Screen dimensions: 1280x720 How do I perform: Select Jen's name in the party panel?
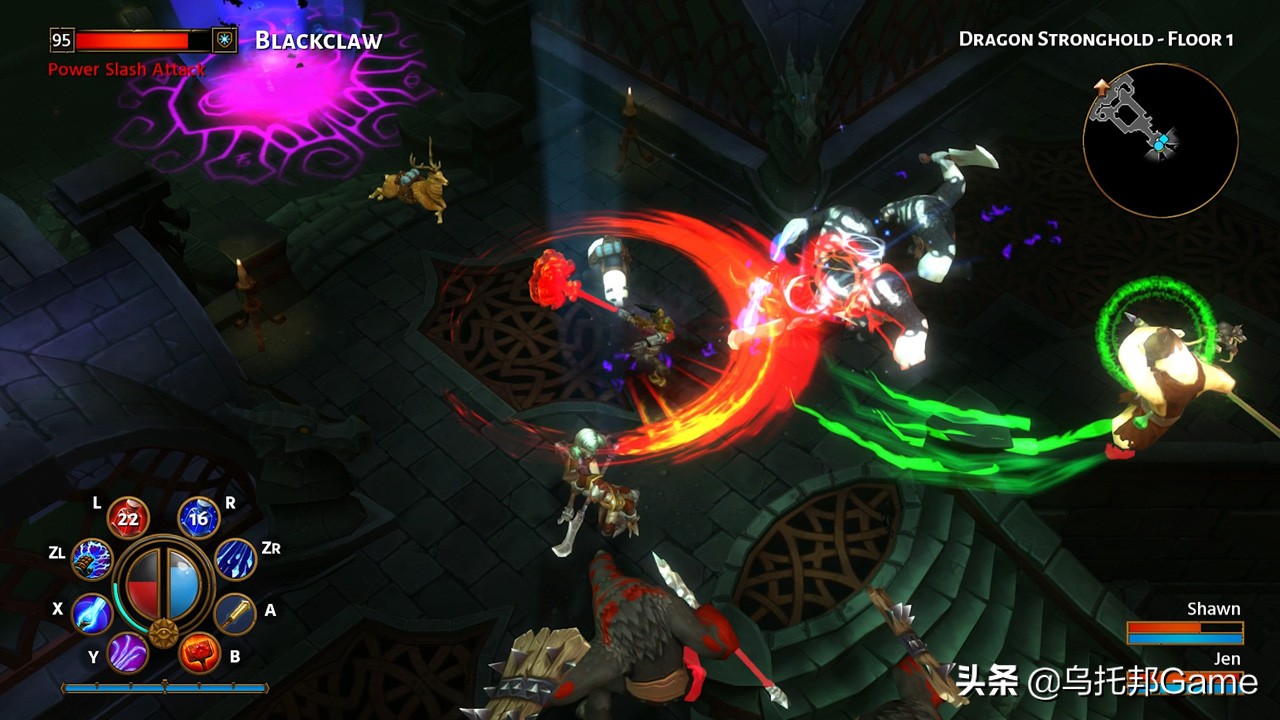pyautogui.click(x=1226, y=659)
